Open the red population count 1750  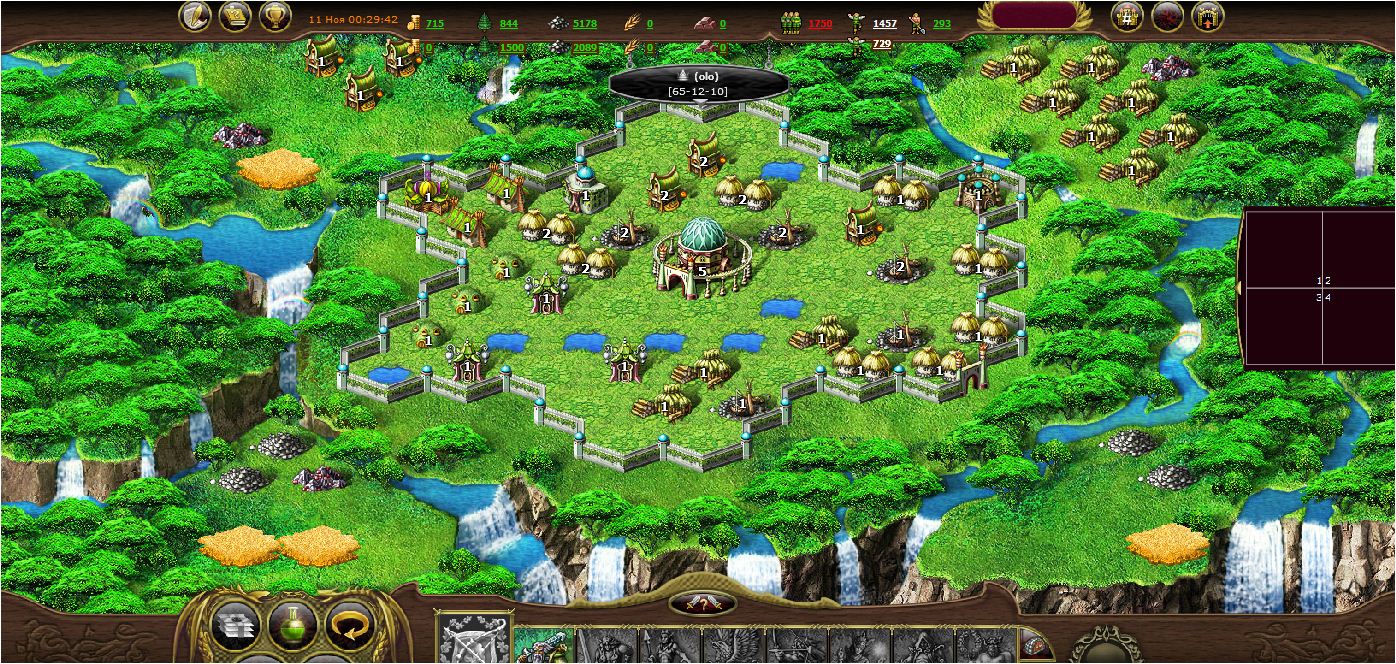click(820, 23)
